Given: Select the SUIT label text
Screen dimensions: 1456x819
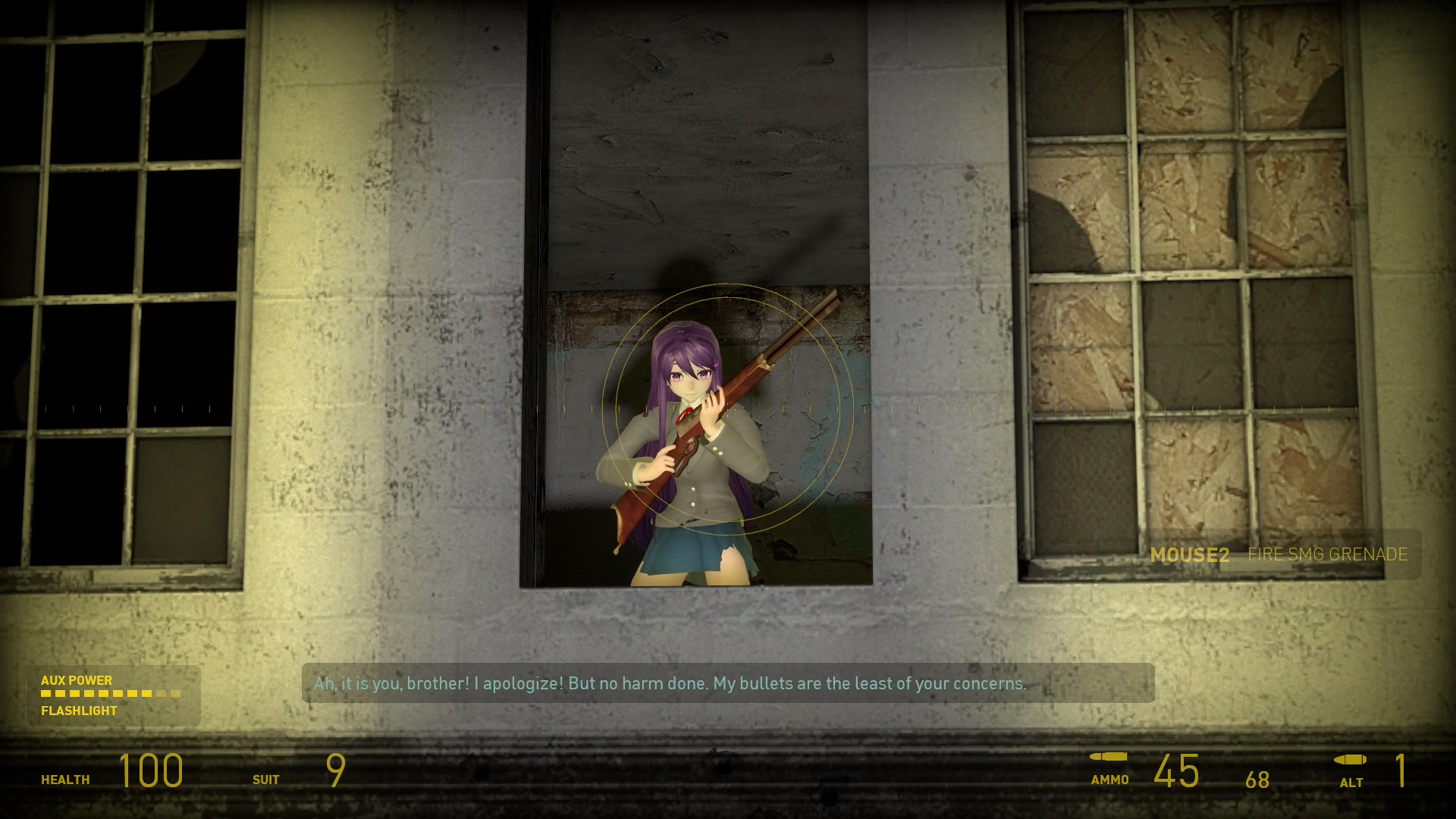Looking at the screenshot, I should pyautogui.click(x=265, y=779).
